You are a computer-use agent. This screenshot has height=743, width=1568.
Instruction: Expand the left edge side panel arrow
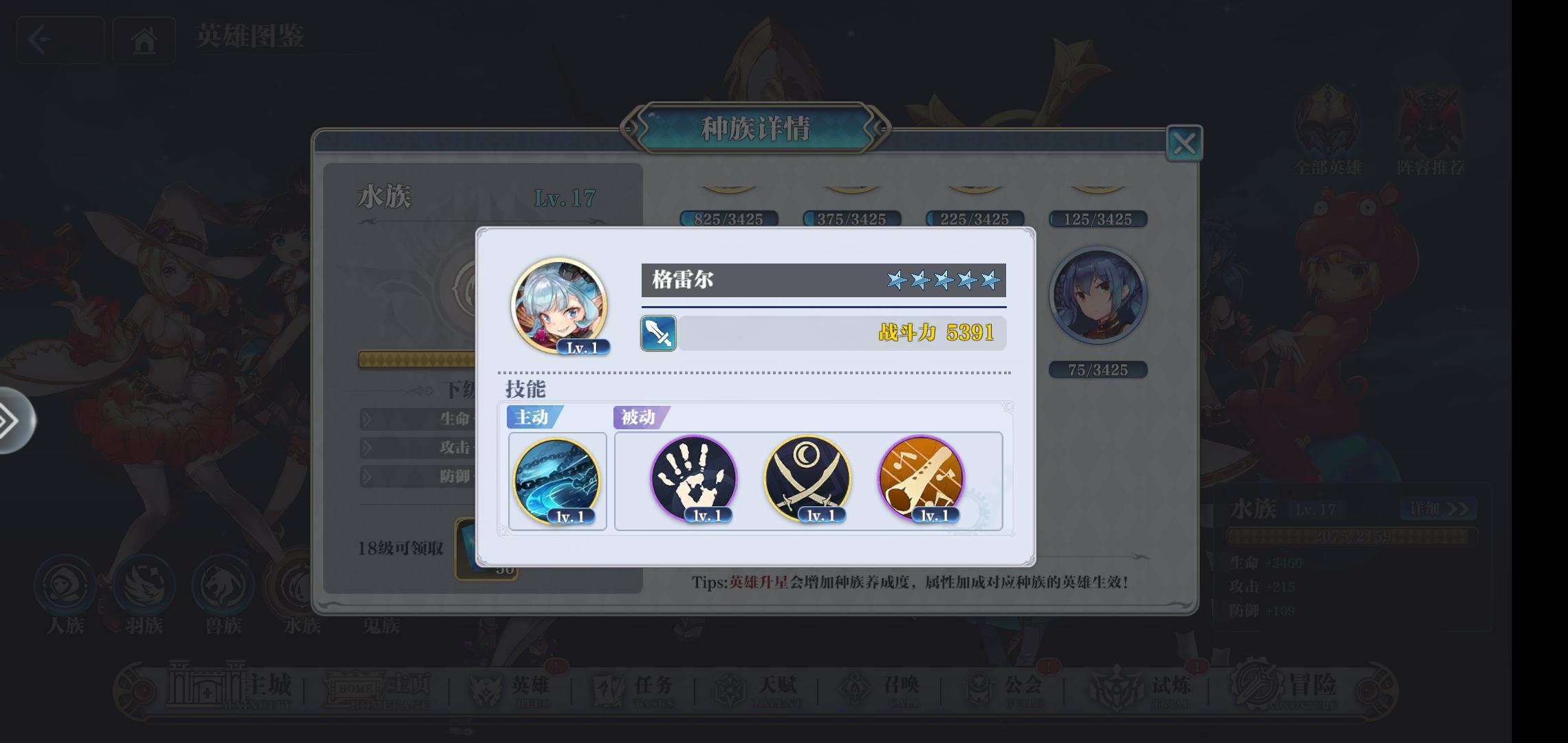[15, 420]
